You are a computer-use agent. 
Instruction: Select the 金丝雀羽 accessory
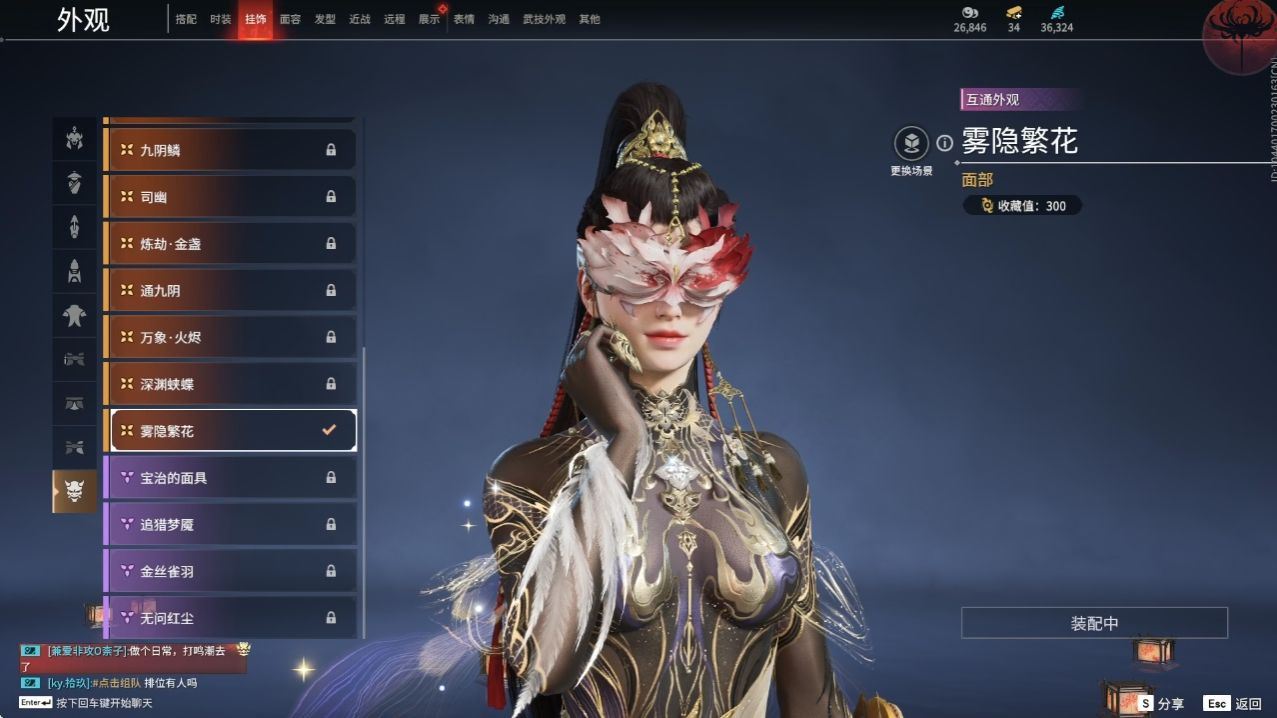click(230, 571)
